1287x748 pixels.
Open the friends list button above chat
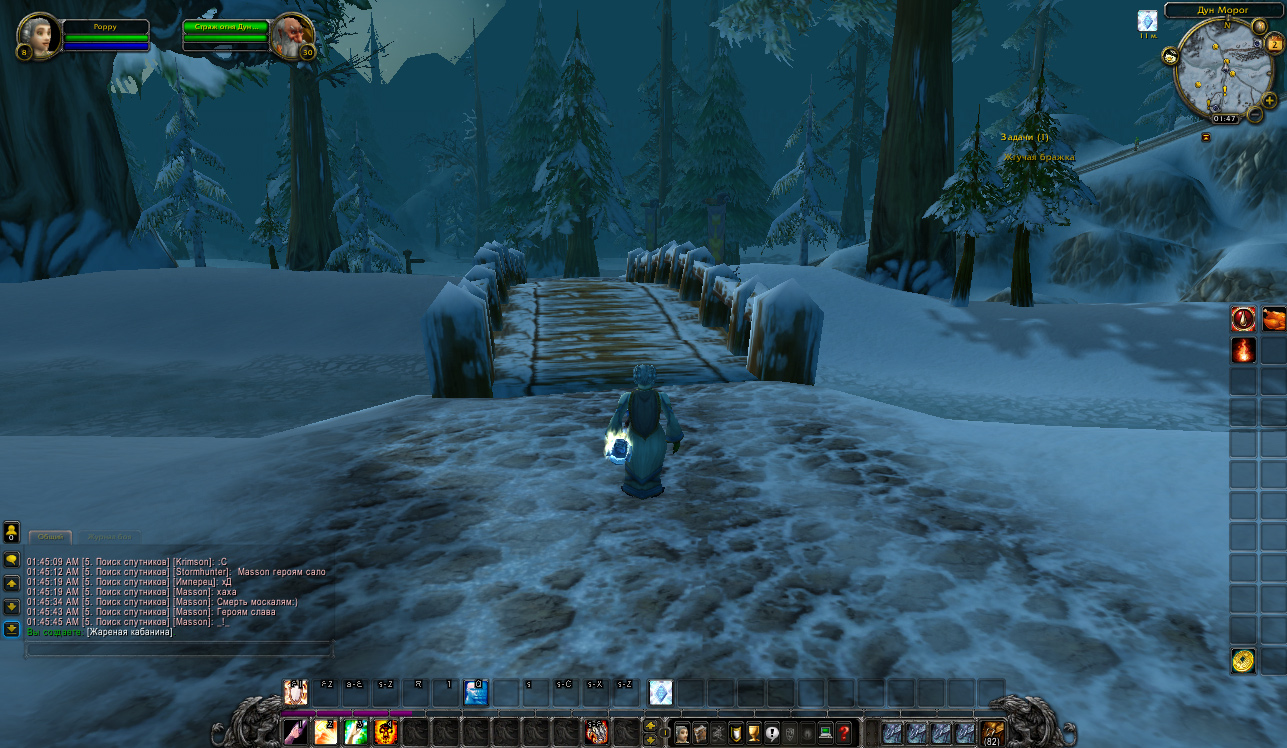tap(11, 531)
